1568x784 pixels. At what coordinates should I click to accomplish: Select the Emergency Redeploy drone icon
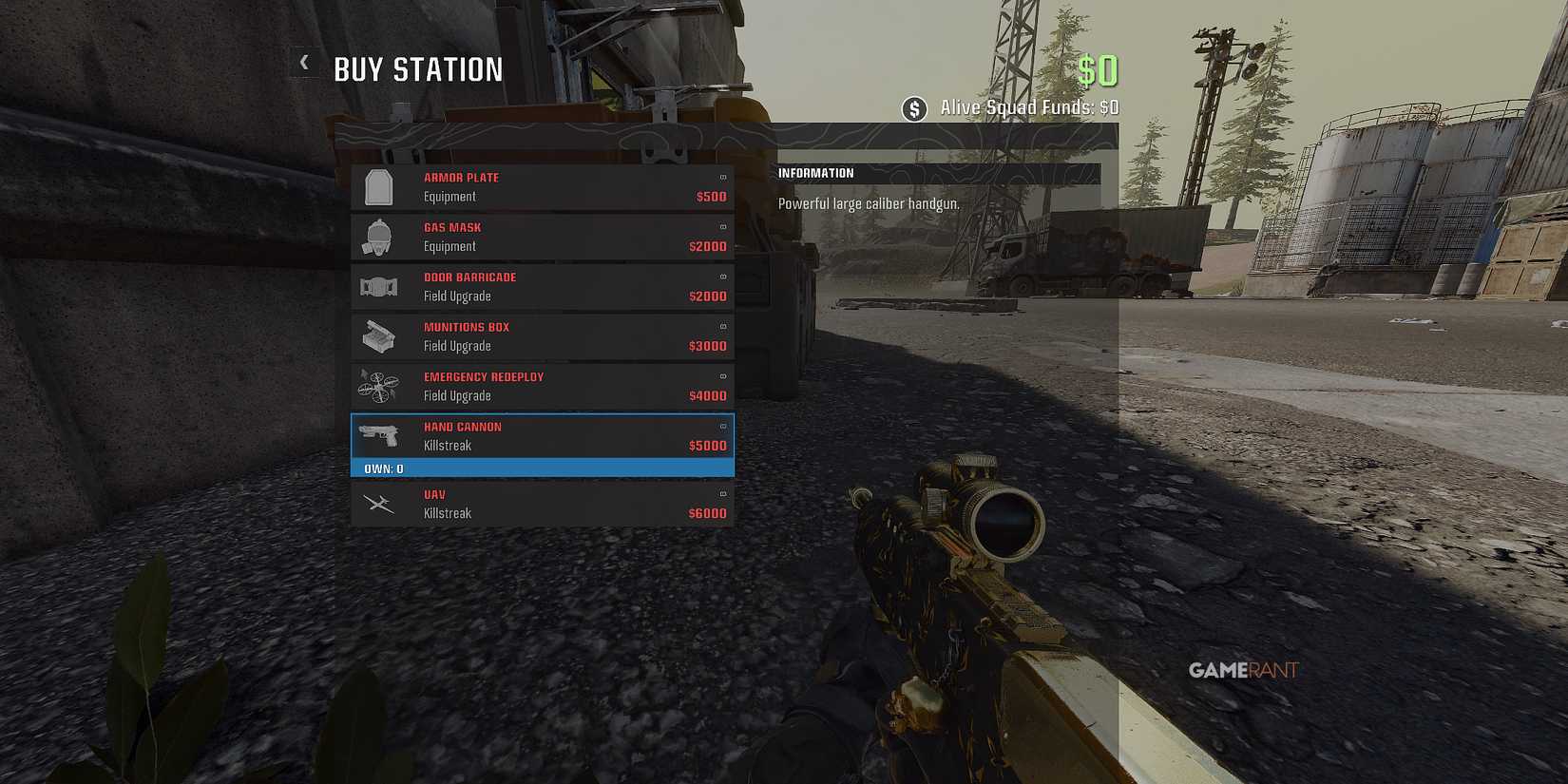coord(379,386)
